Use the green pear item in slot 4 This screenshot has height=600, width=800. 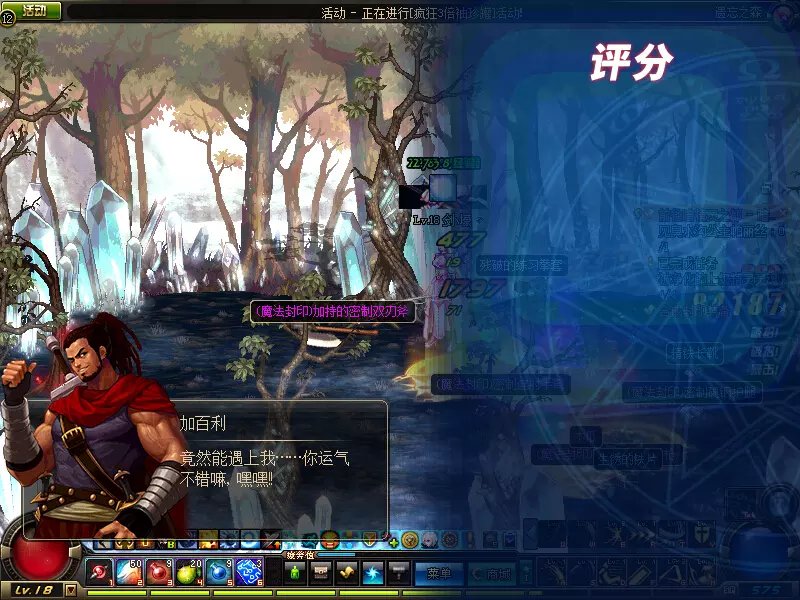pos(189,572)
